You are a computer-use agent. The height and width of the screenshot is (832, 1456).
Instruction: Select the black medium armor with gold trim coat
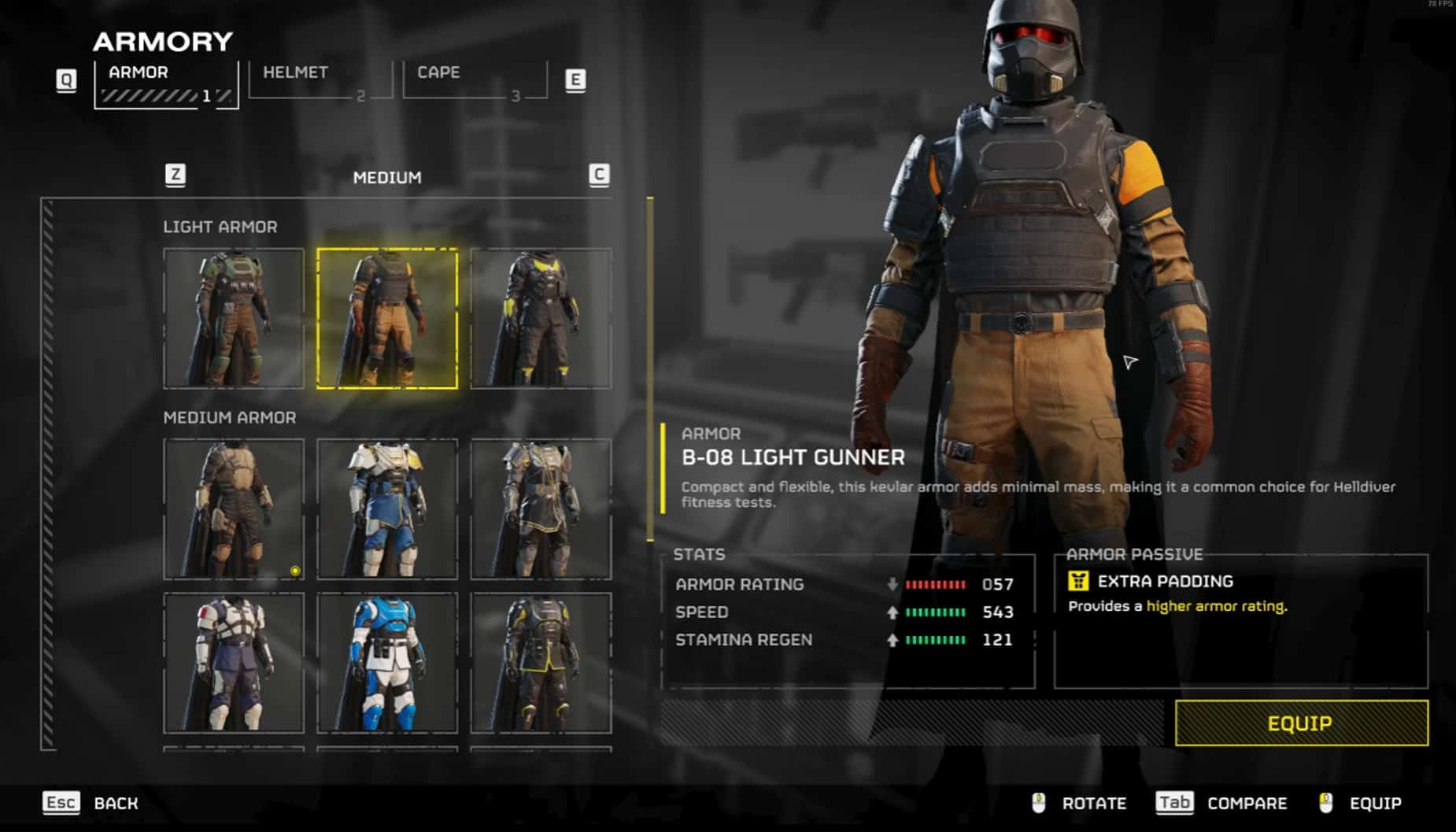click(541, 508)
